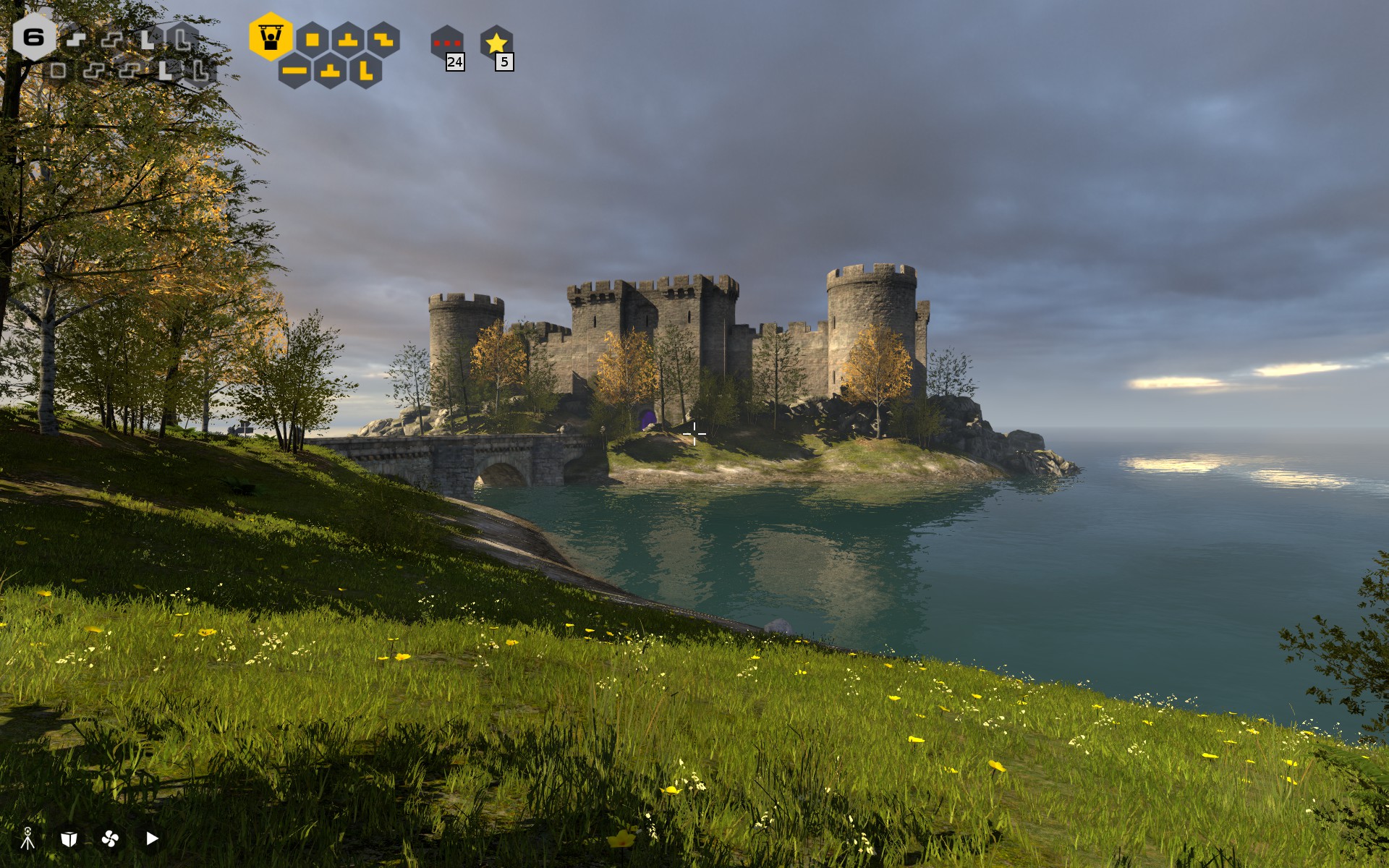Viewport: 1389px width, 868px height.
Task: Select the yellow Z-shaped sigil hexagon
Action: 383,39
